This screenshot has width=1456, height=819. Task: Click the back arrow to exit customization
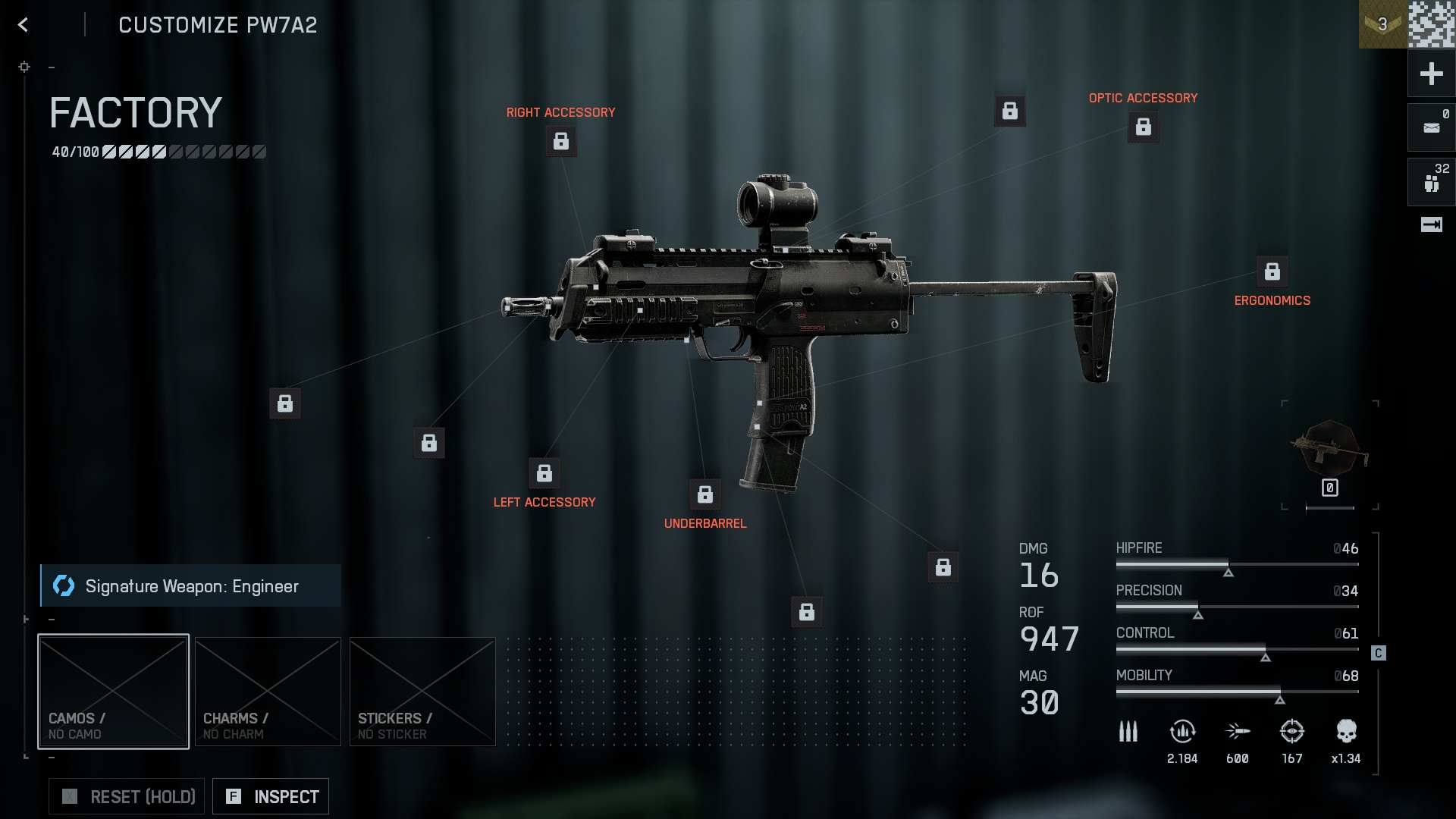tap(23, 25)
